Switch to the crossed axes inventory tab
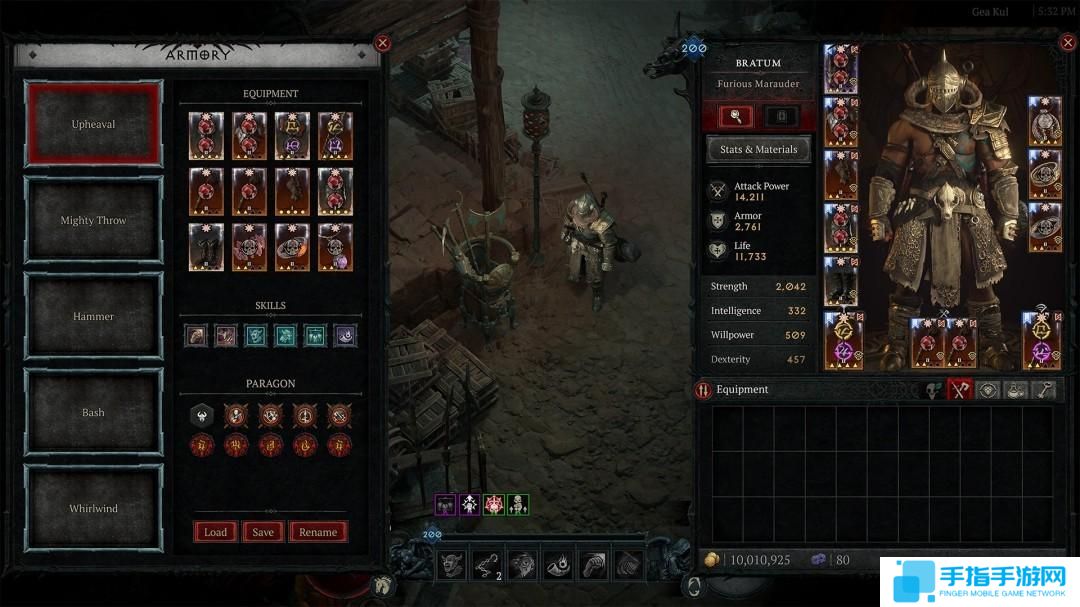The height and width of the screenshot is (607, 1080). point(961,390)
